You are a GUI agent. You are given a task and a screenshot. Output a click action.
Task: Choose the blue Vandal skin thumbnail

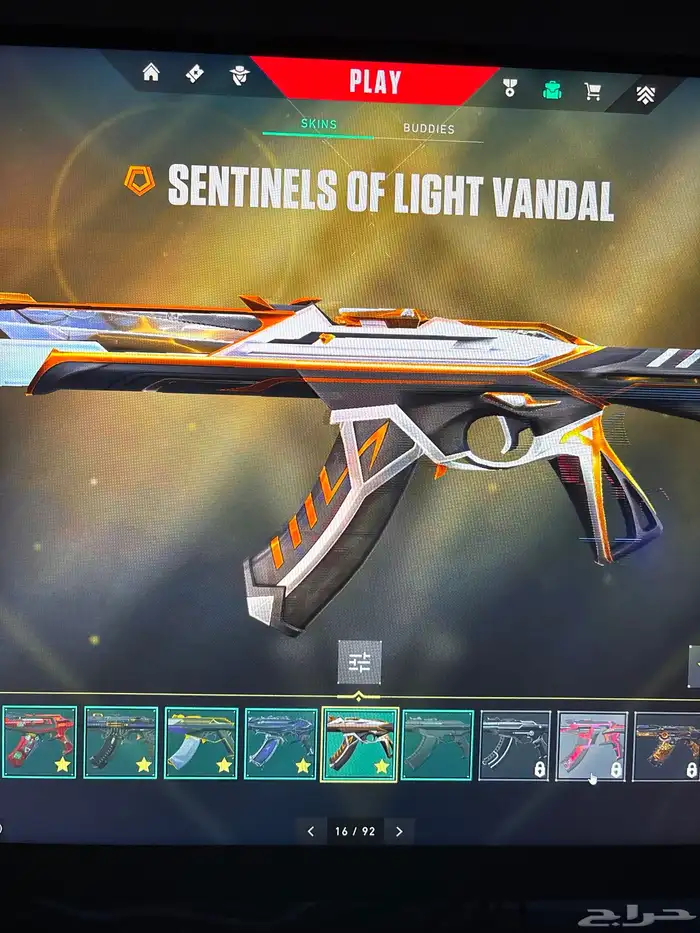pyautogui.click(x=281, y=743)
